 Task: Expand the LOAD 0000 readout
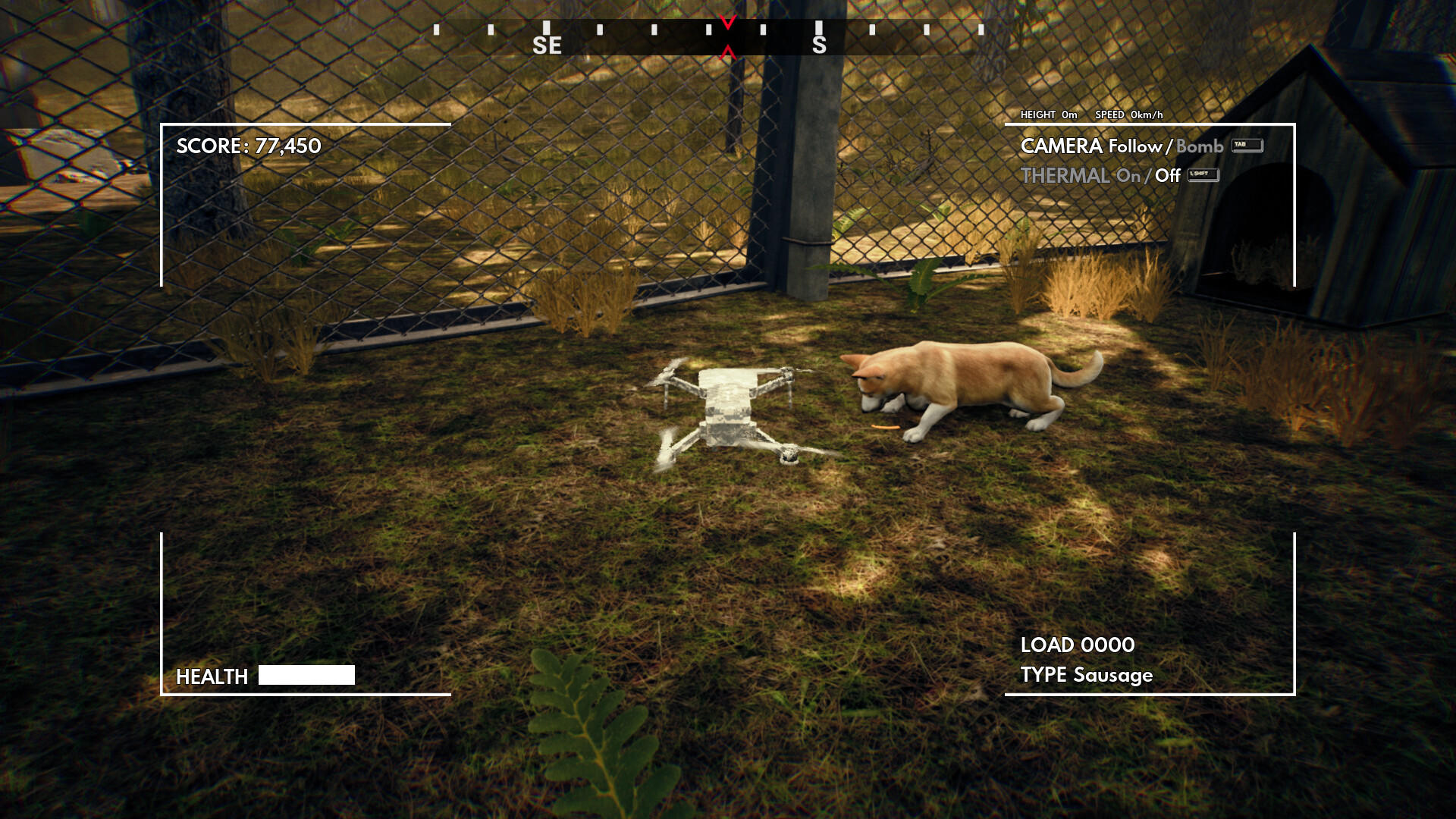[x=1076, y=645]
